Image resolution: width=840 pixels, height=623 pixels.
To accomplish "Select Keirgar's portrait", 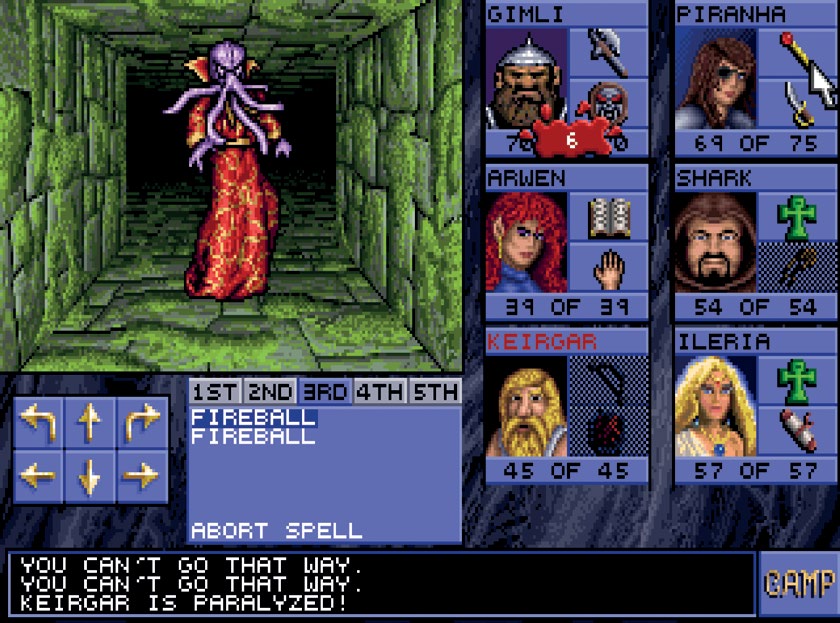I will pos(526,408).
